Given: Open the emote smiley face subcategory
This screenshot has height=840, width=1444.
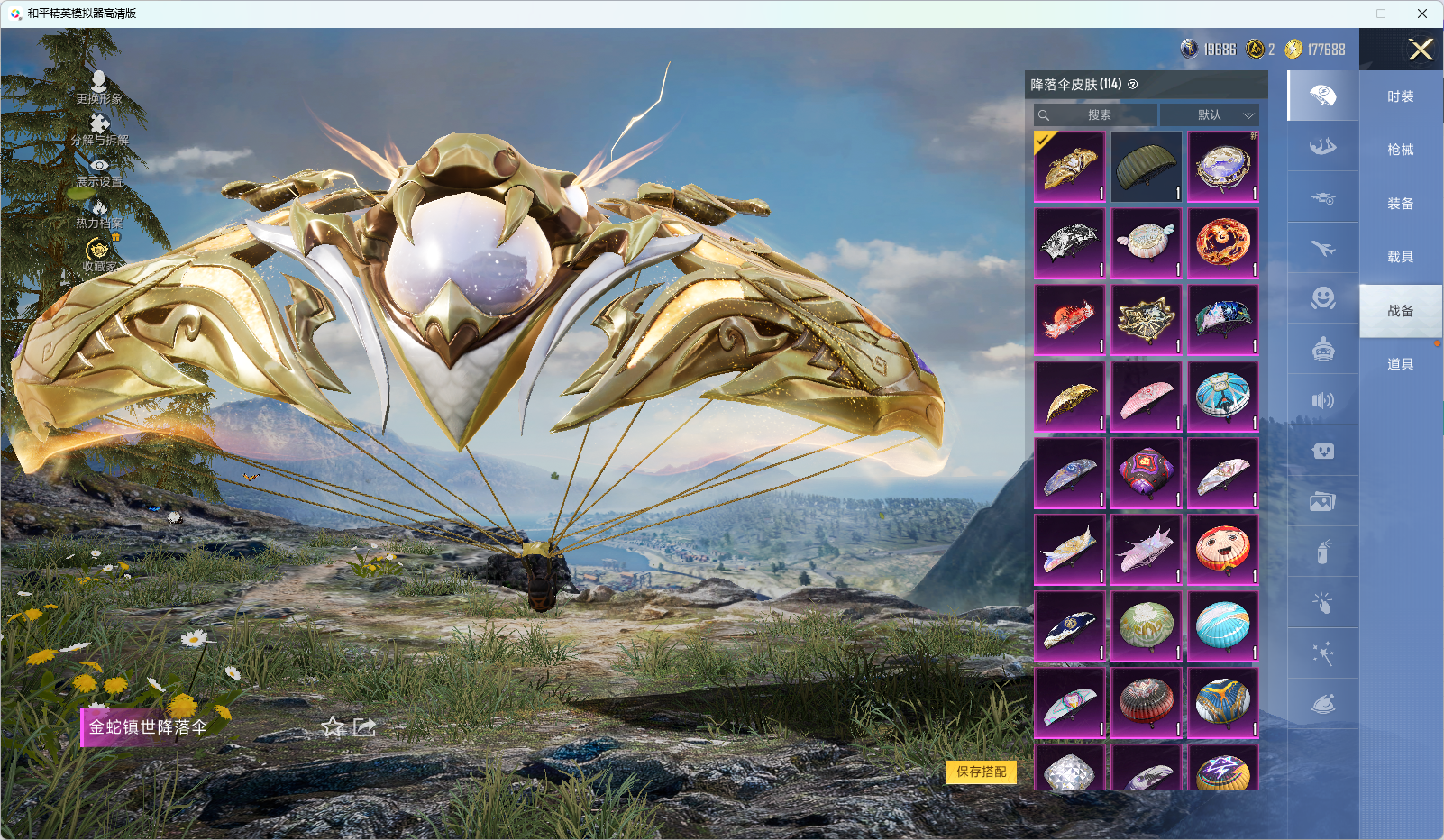Looking at the screenshot, I should click(1322, 297).
